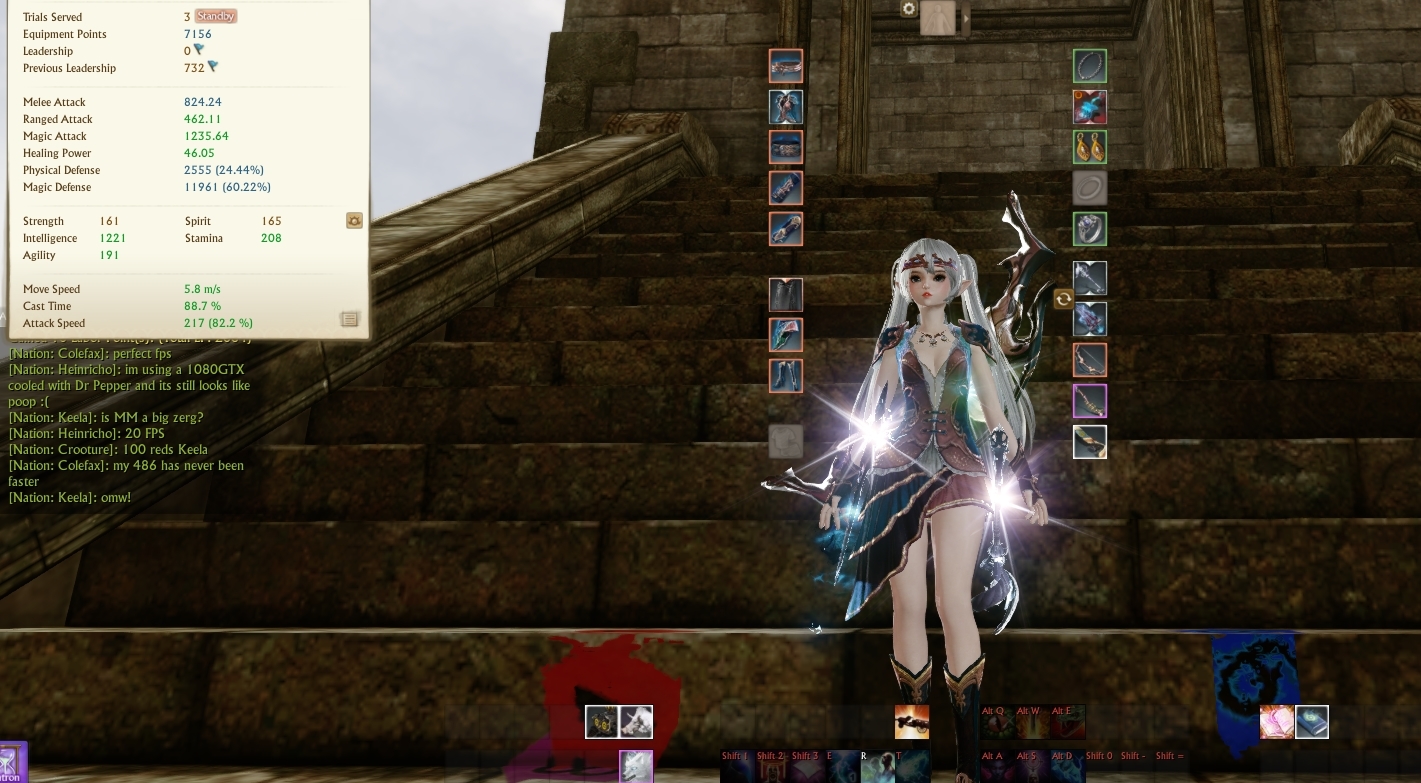Open the gear icon beside the stat attributes
1421x783 pixels.
354,220
